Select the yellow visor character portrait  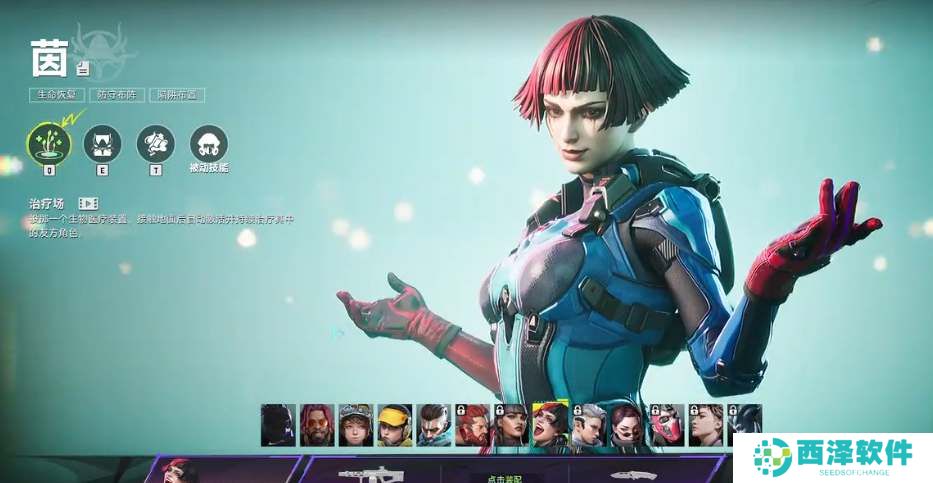pyautogui.click(x=395, y=425)
